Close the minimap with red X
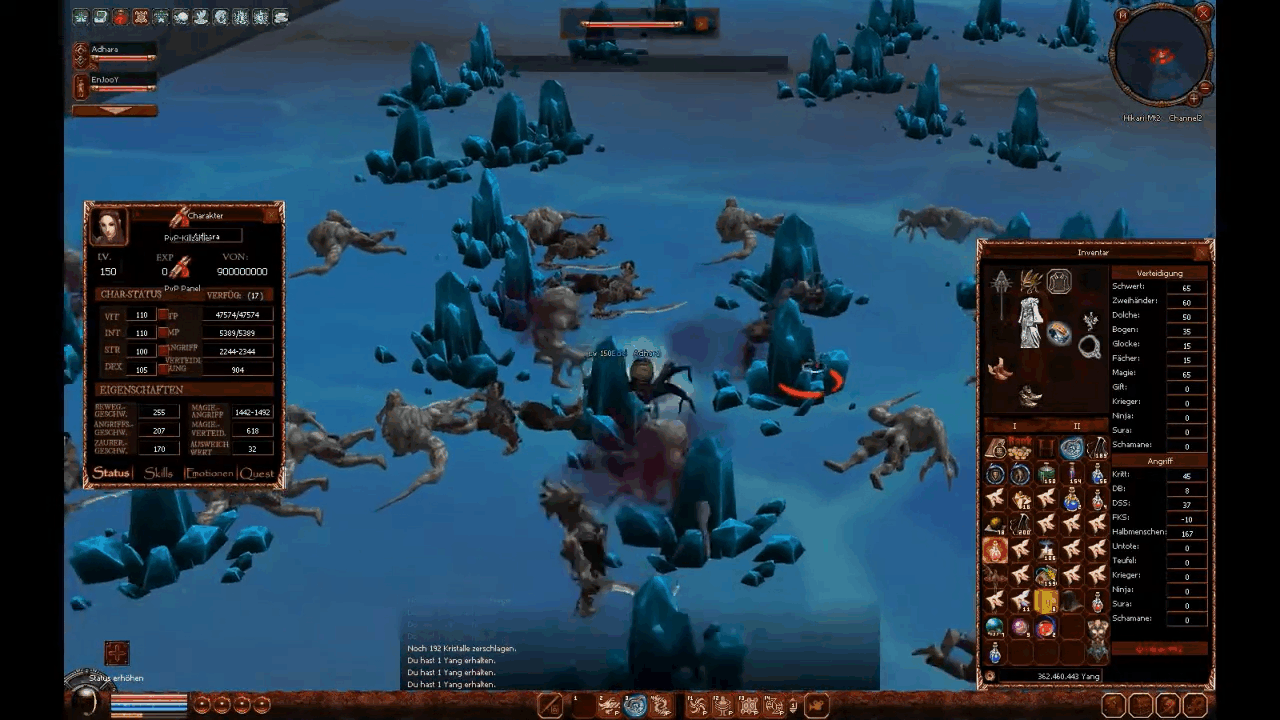 1204,13
